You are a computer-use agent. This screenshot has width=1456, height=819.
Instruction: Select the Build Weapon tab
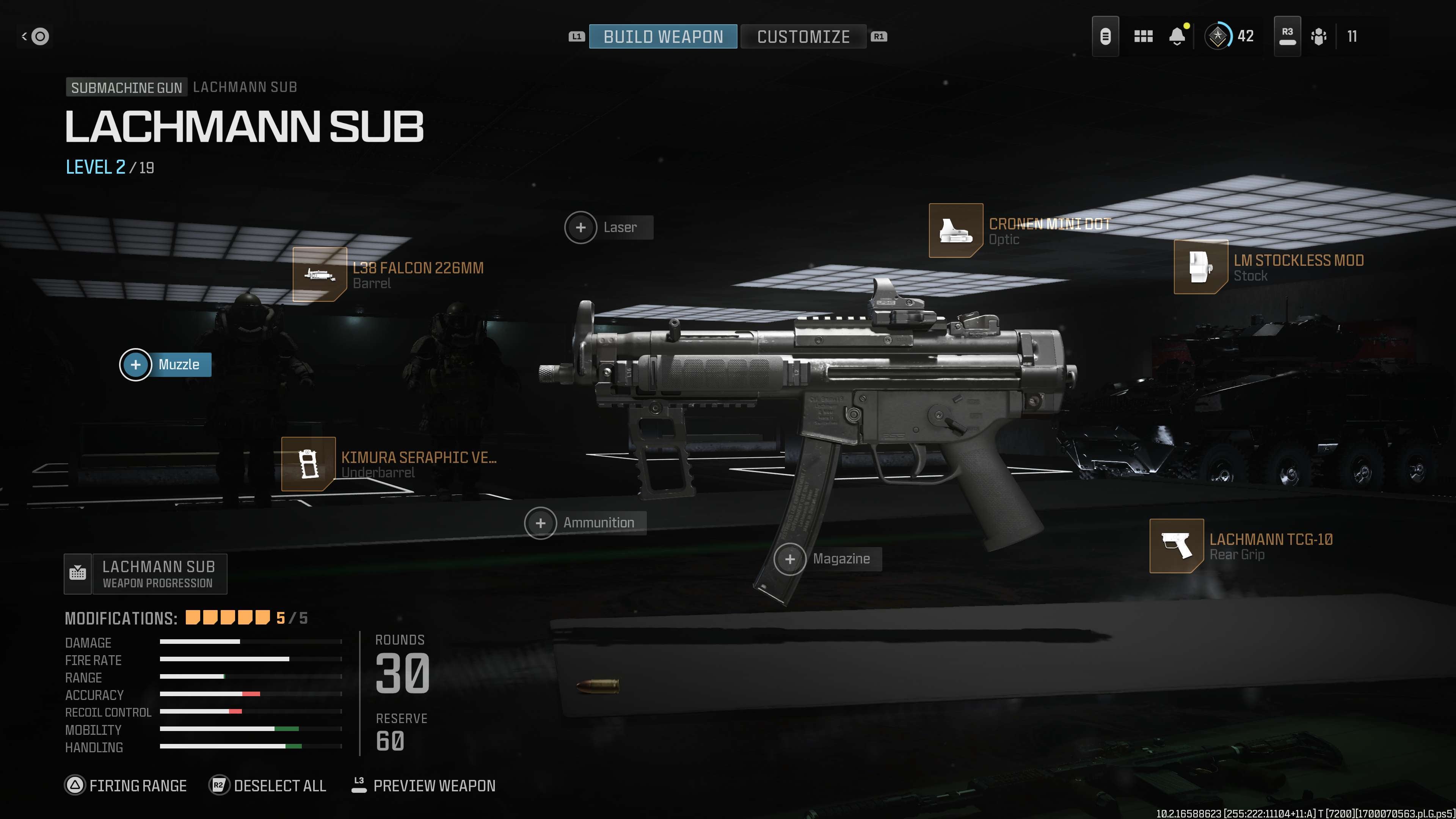point(663,37)
